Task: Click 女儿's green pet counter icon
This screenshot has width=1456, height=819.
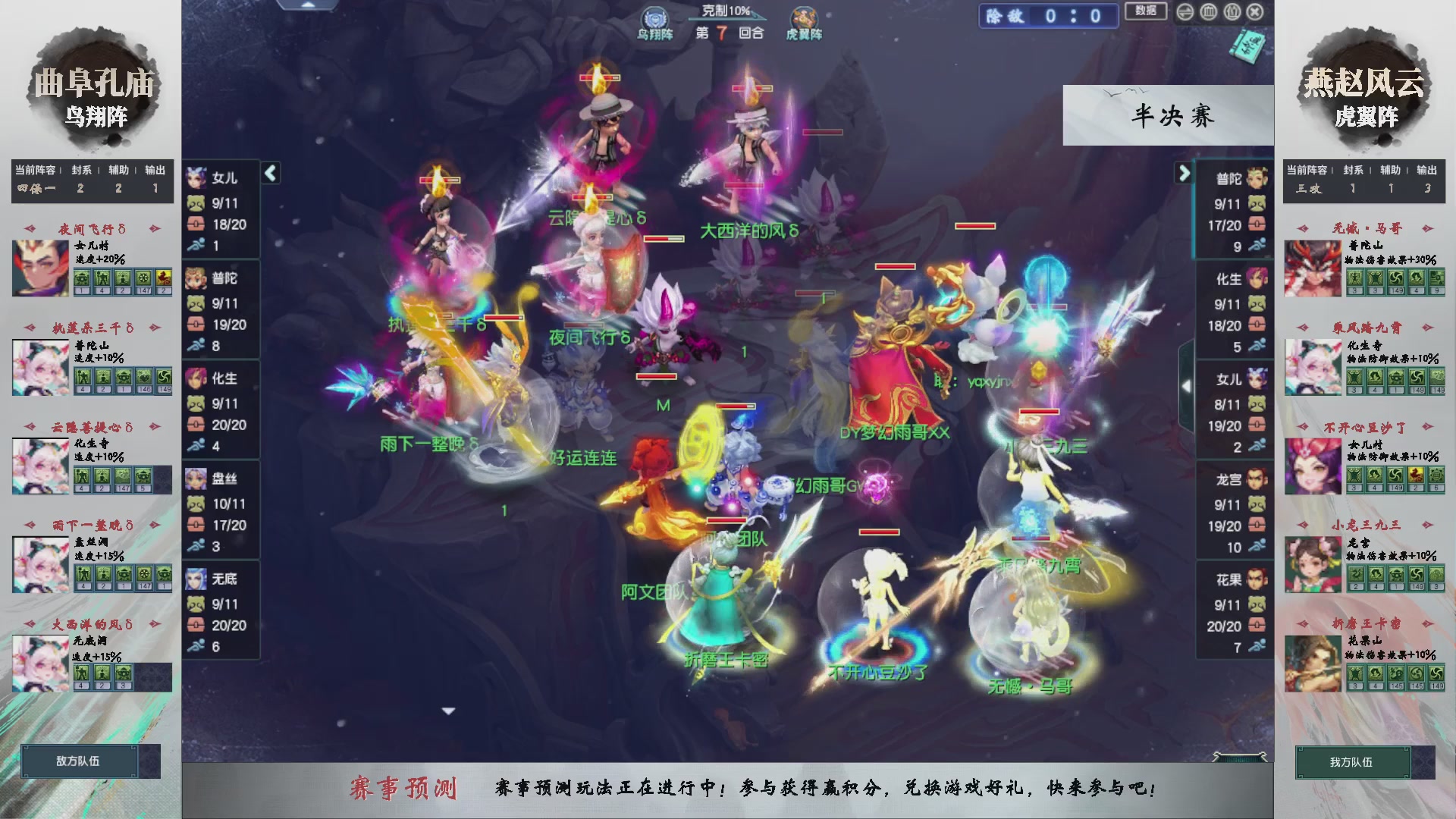Action: pyautogui.click(x=196, y=205)
